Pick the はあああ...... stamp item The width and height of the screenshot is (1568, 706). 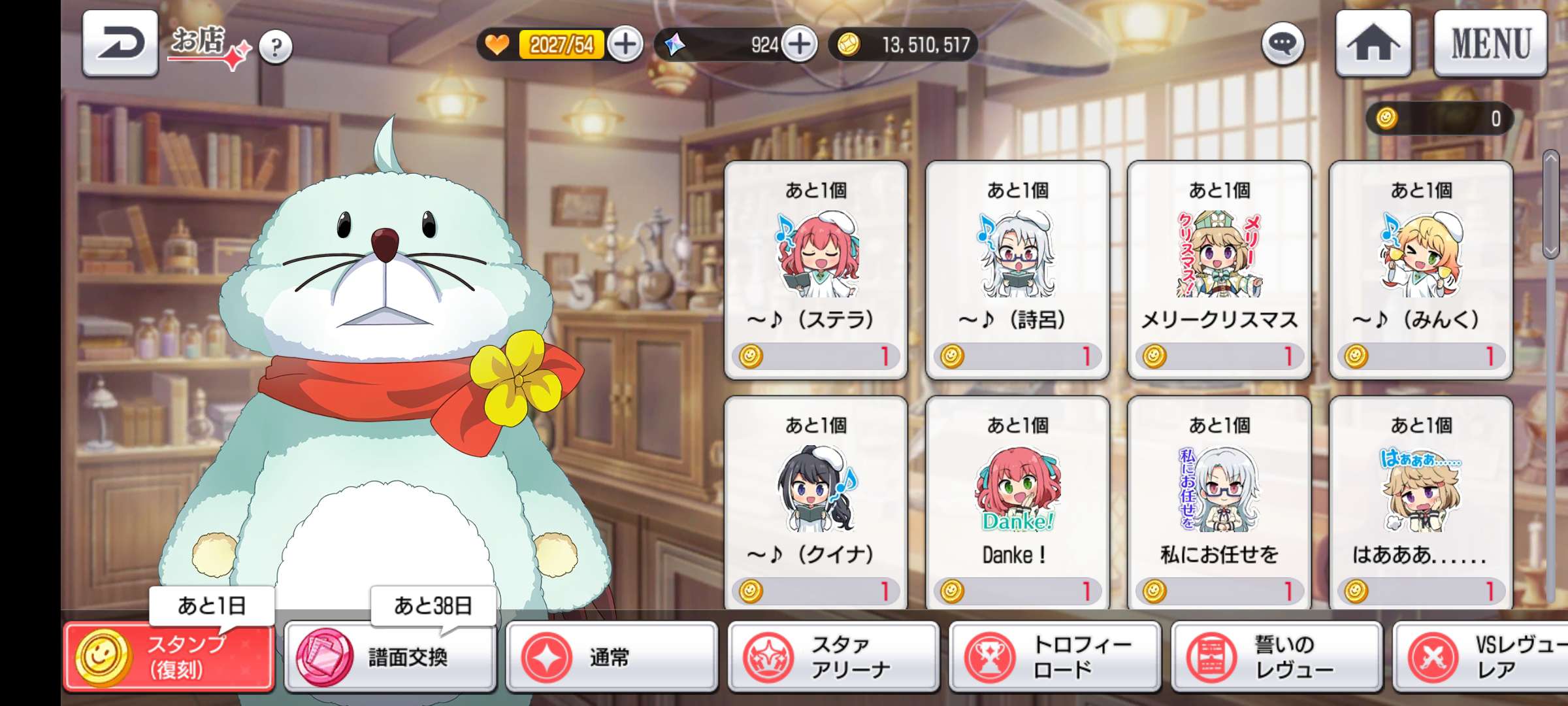(x=1421, y=503)
